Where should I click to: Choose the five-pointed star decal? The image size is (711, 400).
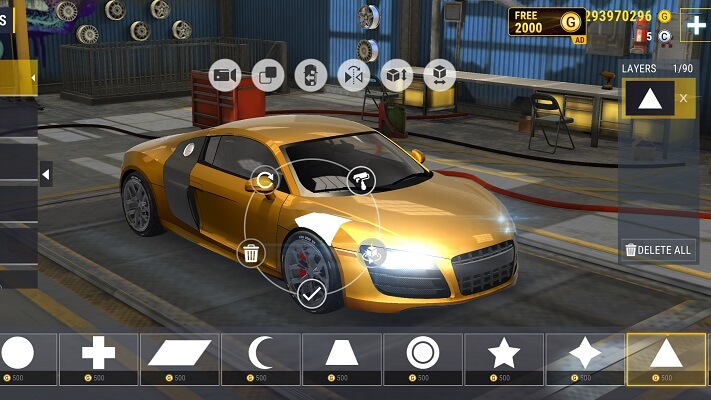tap(504, 354)
